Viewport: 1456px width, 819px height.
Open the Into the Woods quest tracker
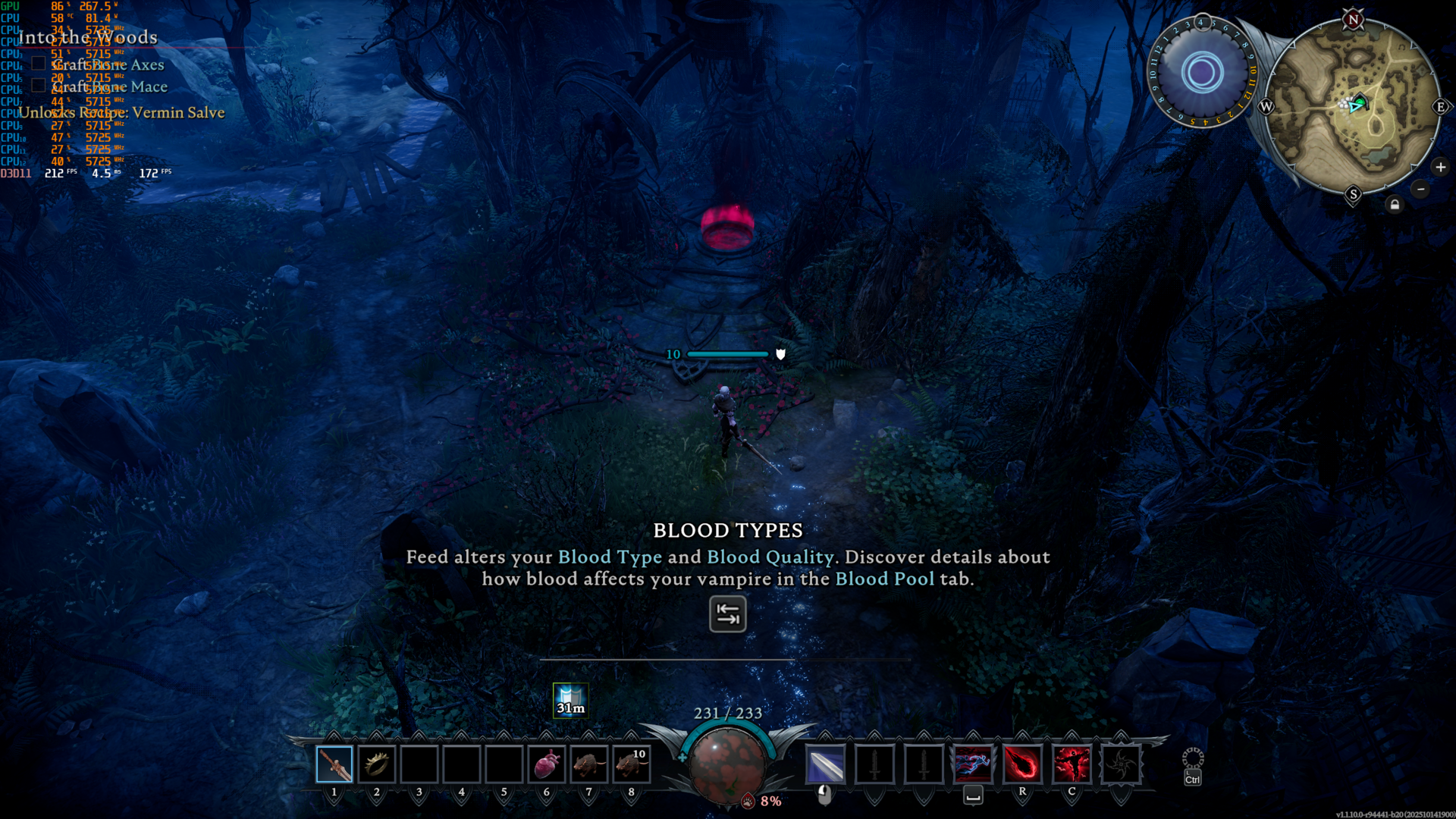click(88, 37)
